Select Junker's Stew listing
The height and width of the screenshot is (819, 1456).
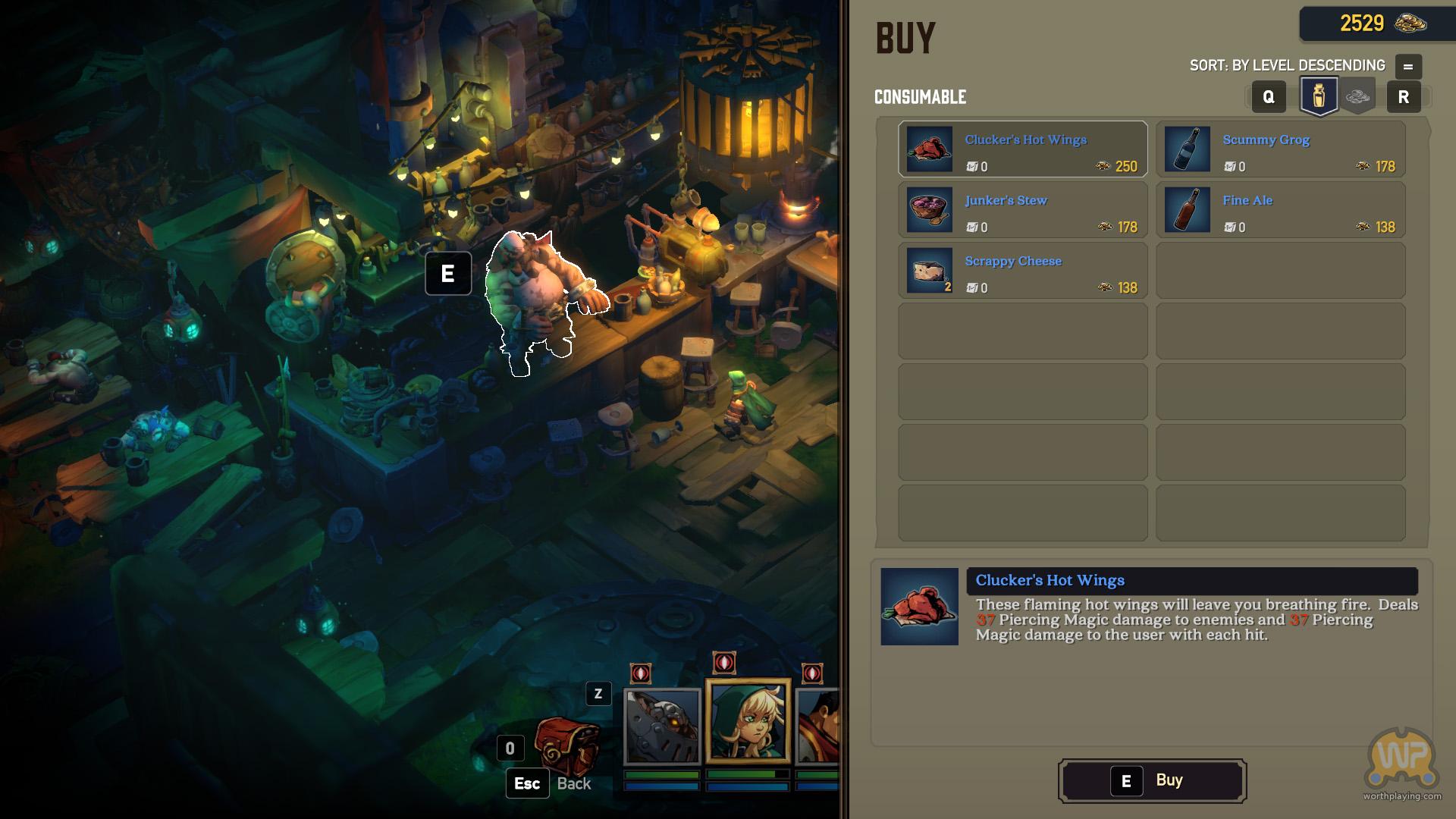(1022, 210)
